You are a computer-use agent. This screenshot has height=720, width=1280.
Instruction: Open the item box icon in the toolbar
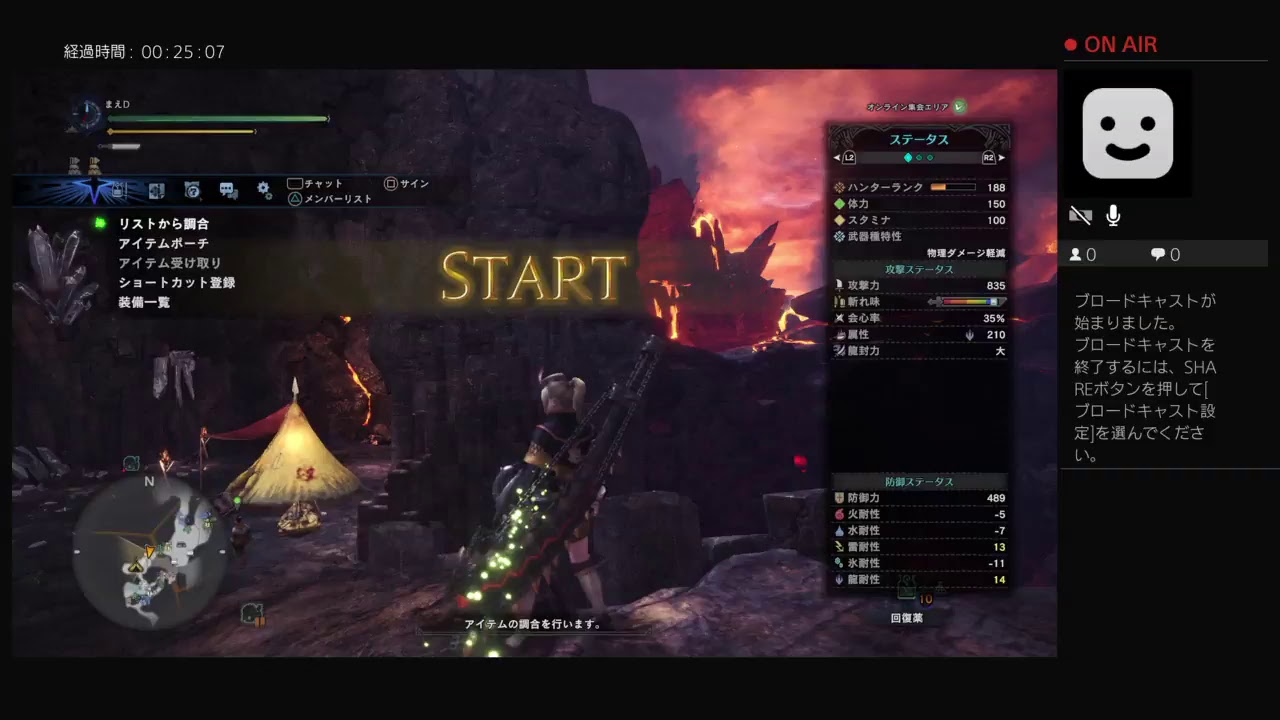click(118, 190)
